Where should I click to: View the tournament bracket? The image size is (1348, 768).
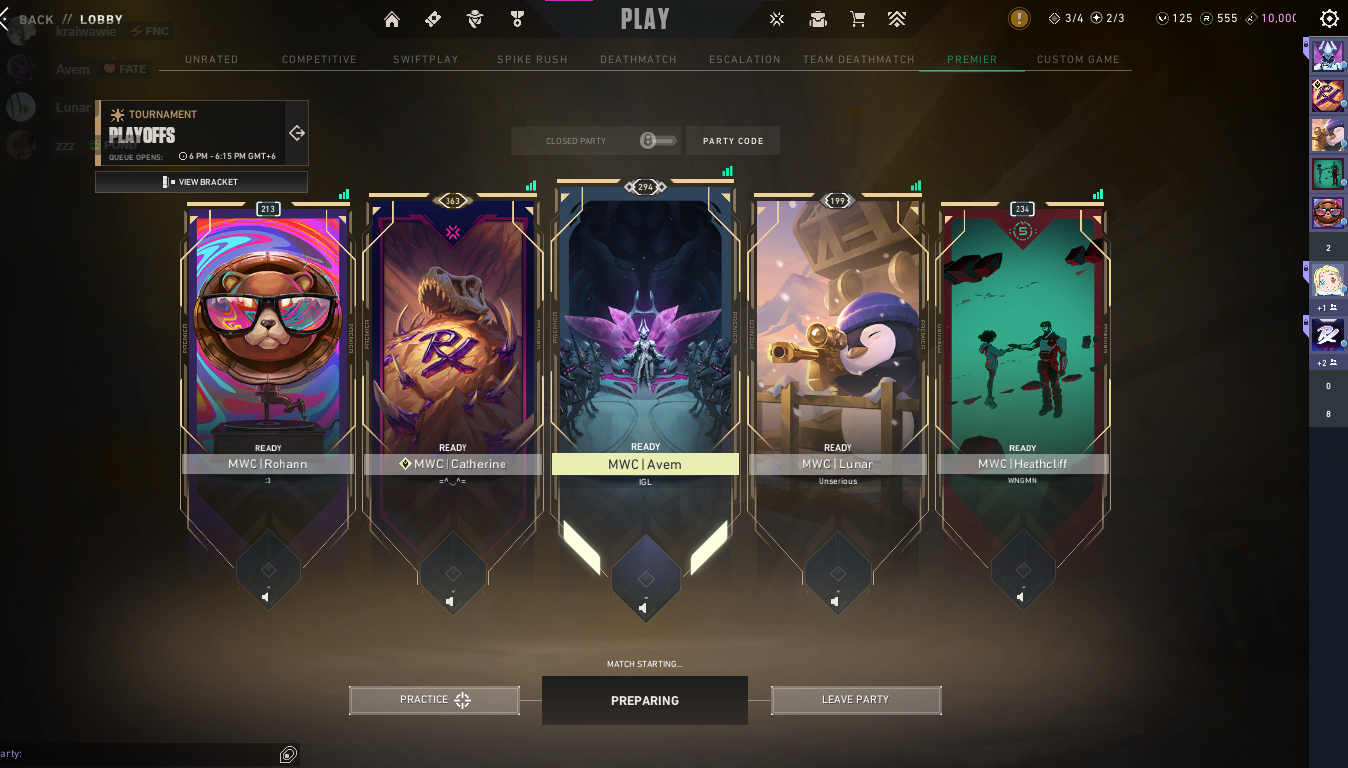[201, 182]
